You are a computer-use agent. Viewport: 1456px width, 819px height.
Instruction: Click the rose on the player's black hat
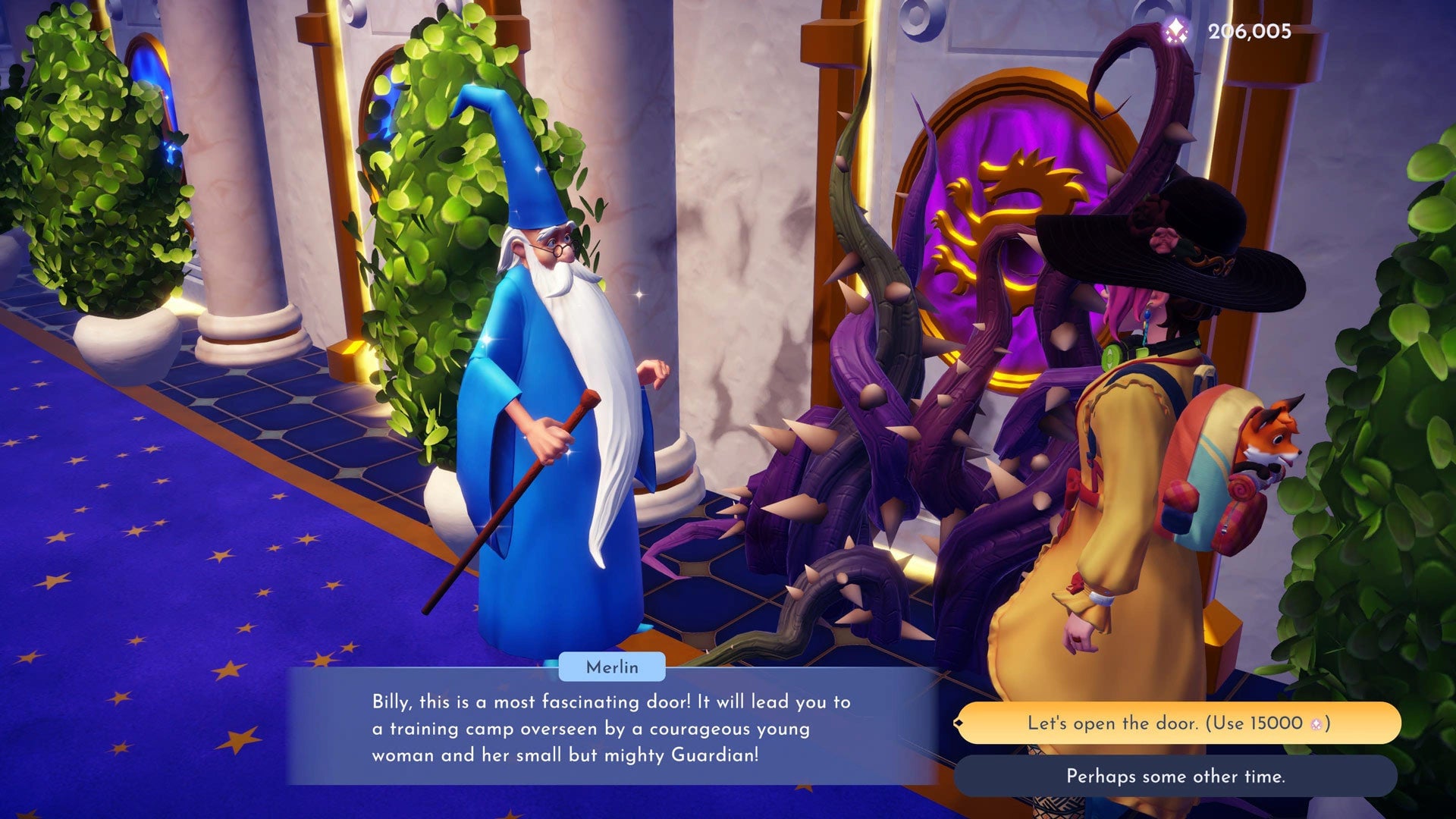click(1163, 239)
